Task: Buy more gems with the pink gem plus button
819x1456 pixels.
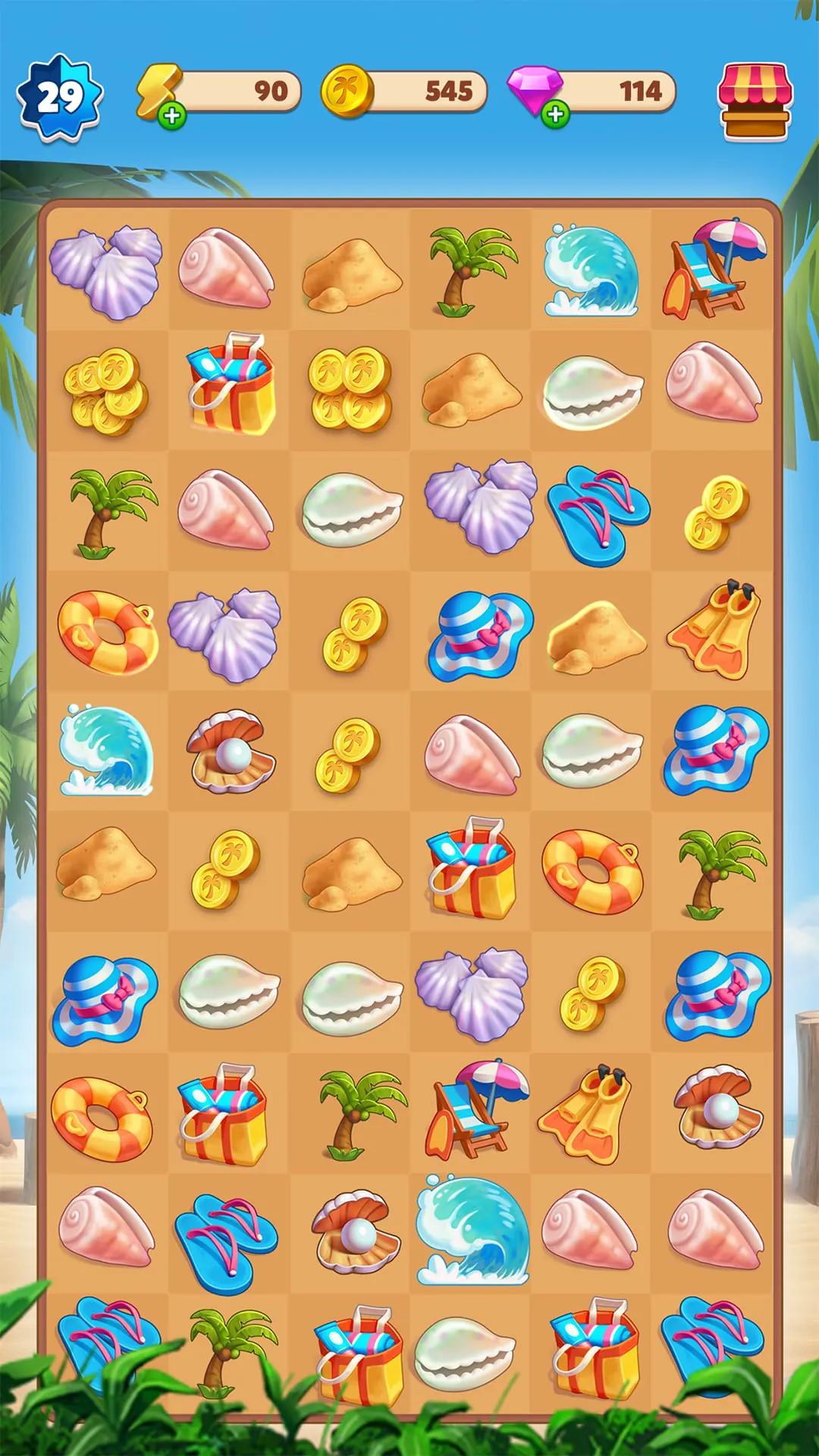Action: pyautogui.click(x=556, y=115)
